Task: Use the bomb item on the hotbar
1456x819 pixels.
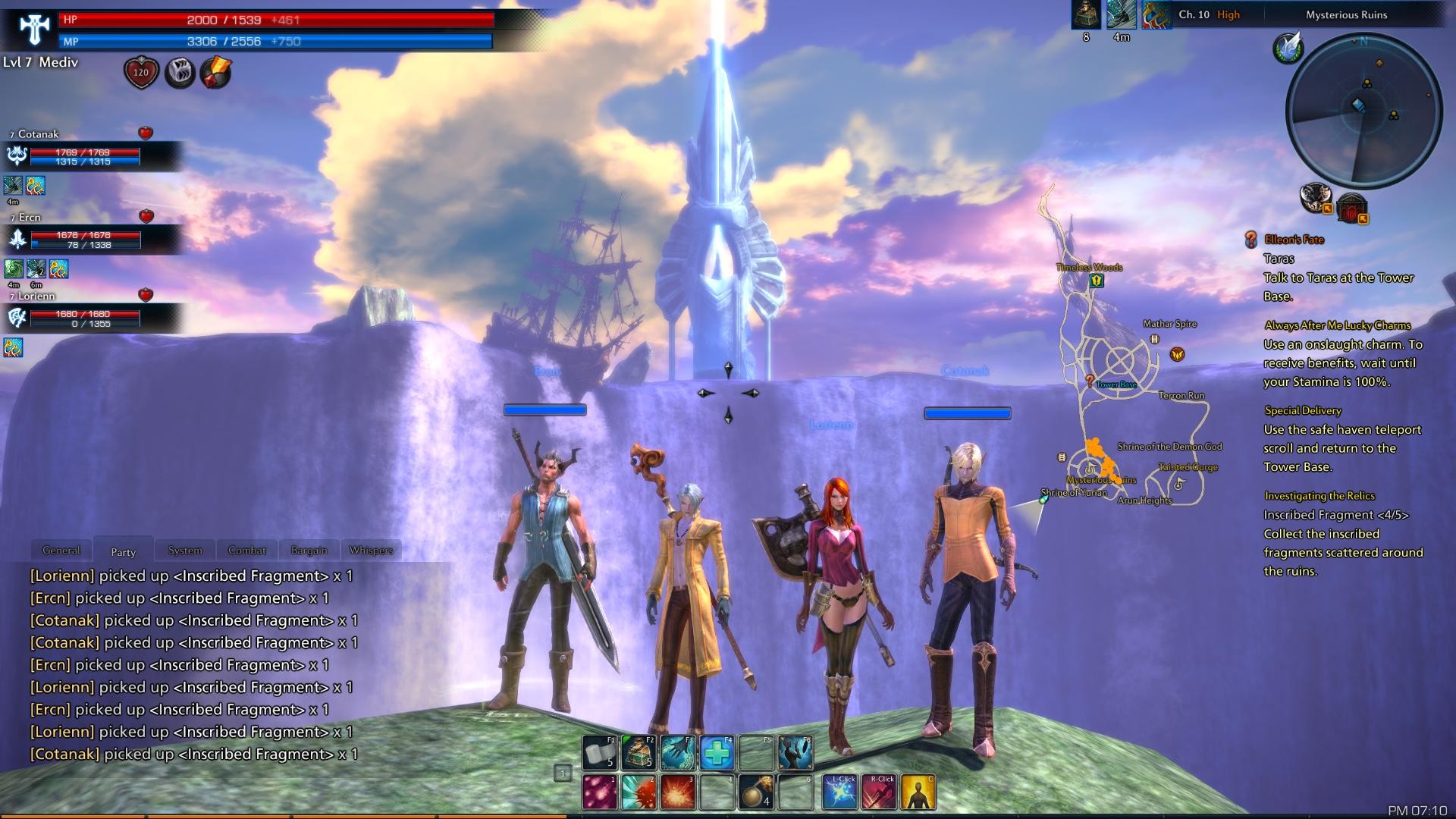Action: (x=756, y=792)
